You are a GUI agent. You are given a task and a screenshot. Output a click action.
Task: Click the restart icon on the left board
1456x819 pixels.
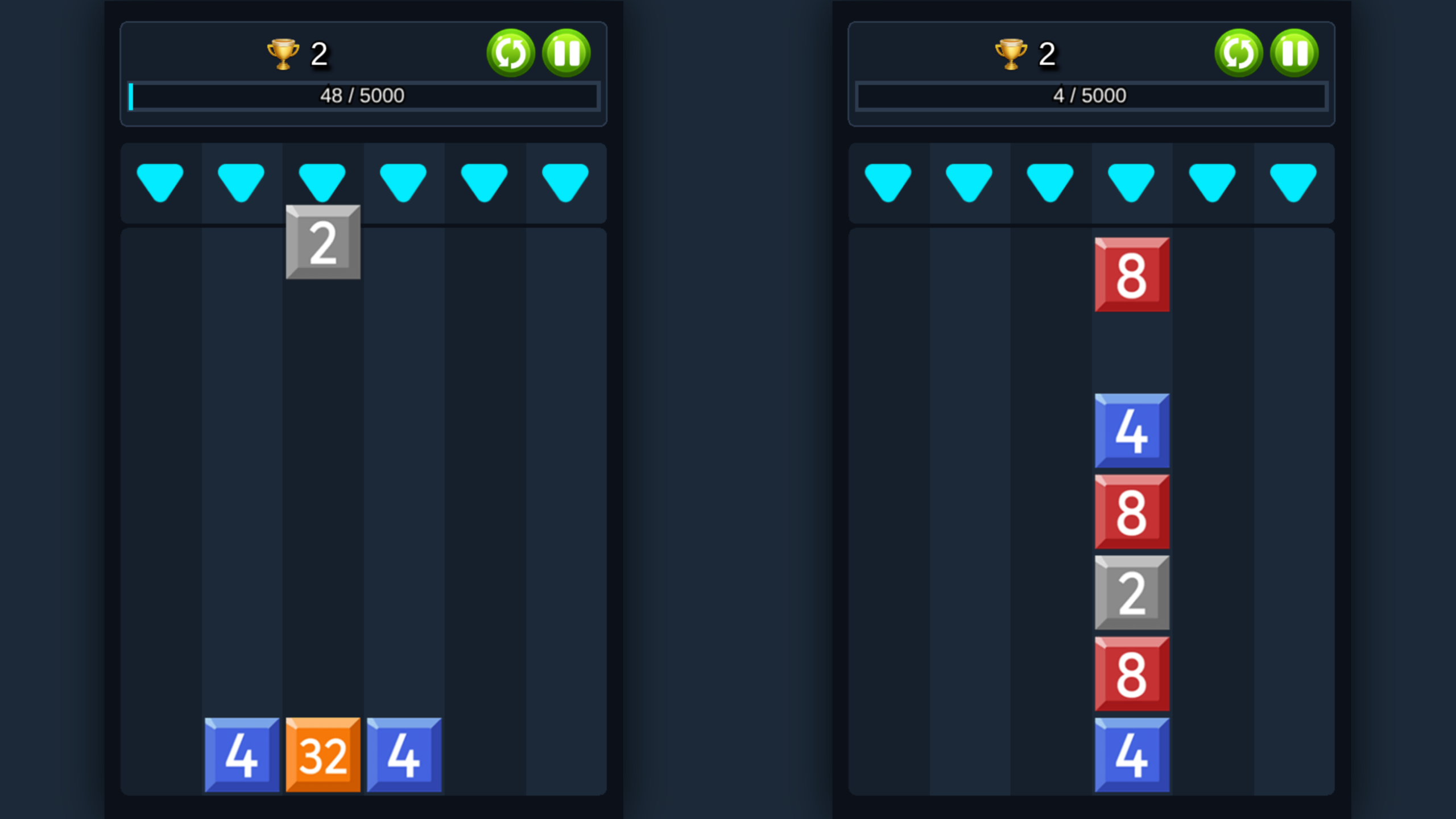[x=511, y=54]
